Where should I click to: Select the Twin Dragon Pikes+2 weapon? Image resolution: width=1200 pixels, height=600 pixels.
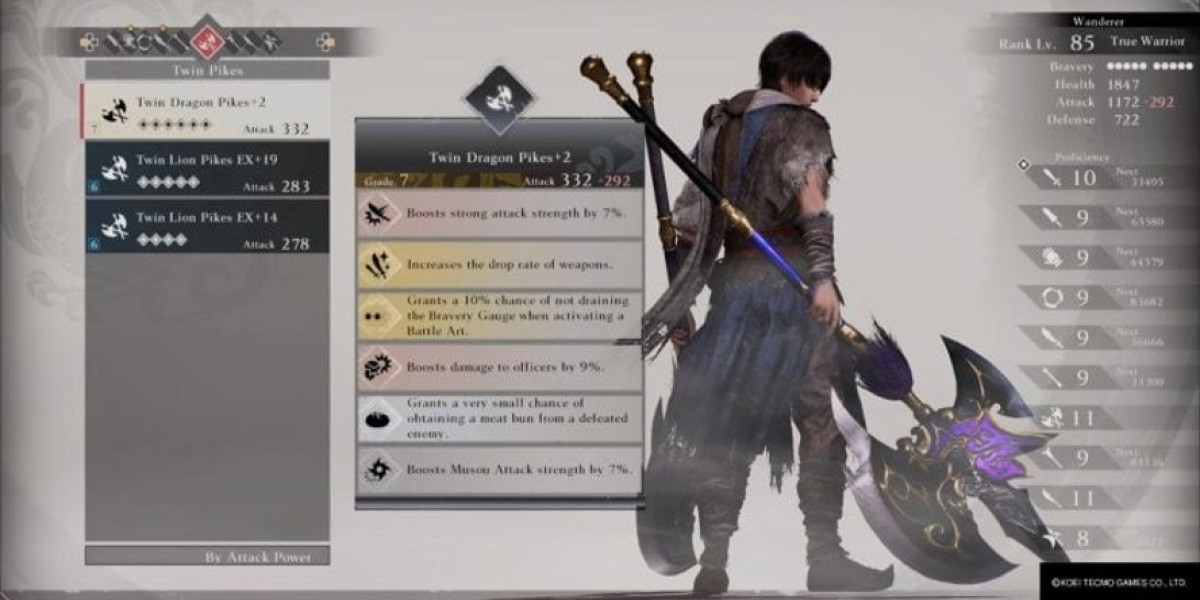click(206, 110)
